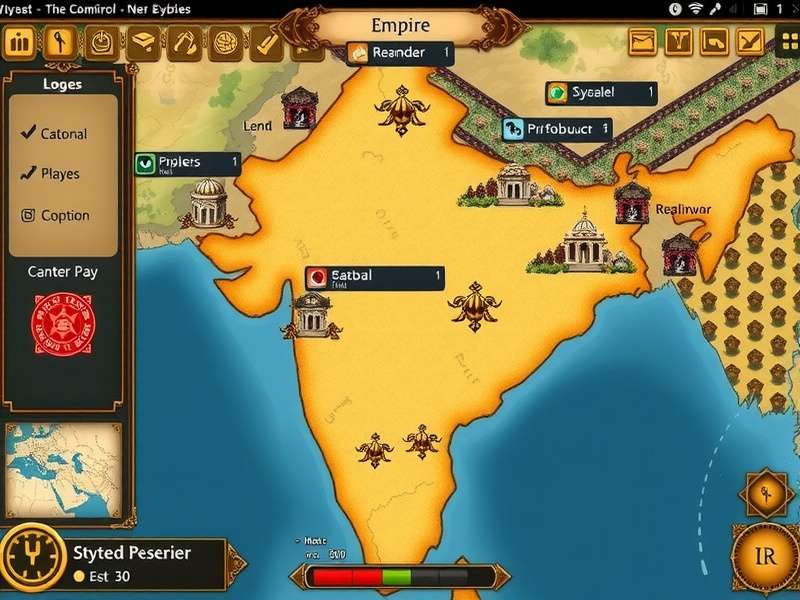Viewport: 800px width, 600px height.
Task: Open the Coption entry
Action: pyautogui.click(x=55, y=215)
